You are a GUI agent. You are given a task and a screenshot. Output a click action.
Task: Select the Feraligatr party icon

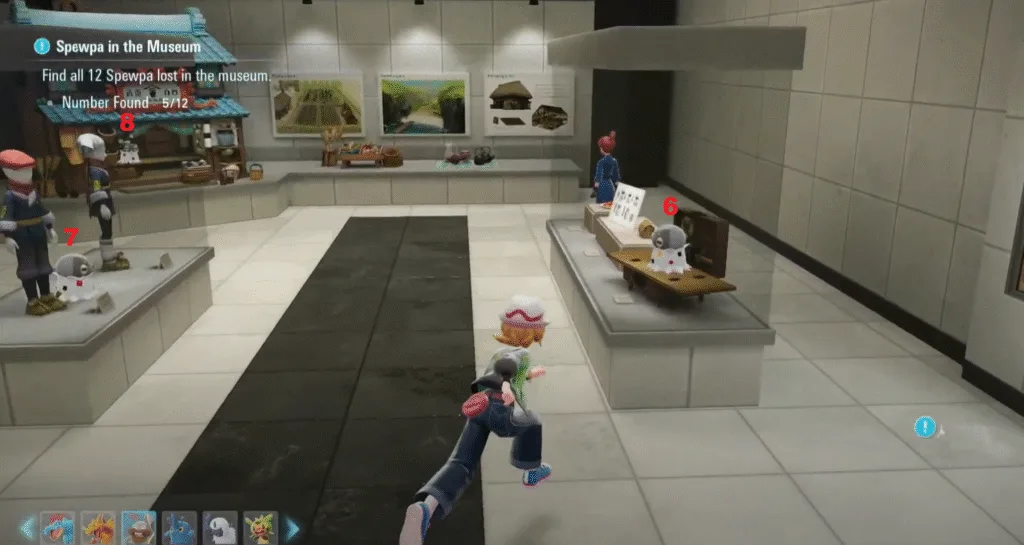pyautogui.click(x=57, y=526)
